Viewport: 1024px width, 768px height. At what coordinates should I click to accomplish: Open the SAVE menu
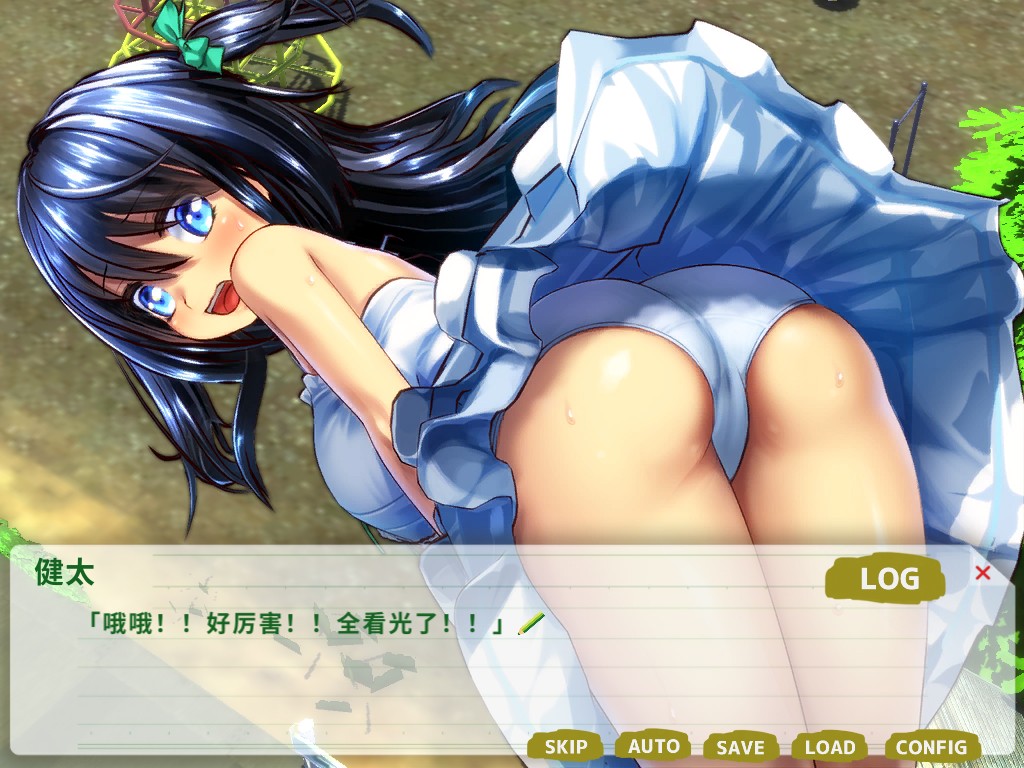click(740, 747)
